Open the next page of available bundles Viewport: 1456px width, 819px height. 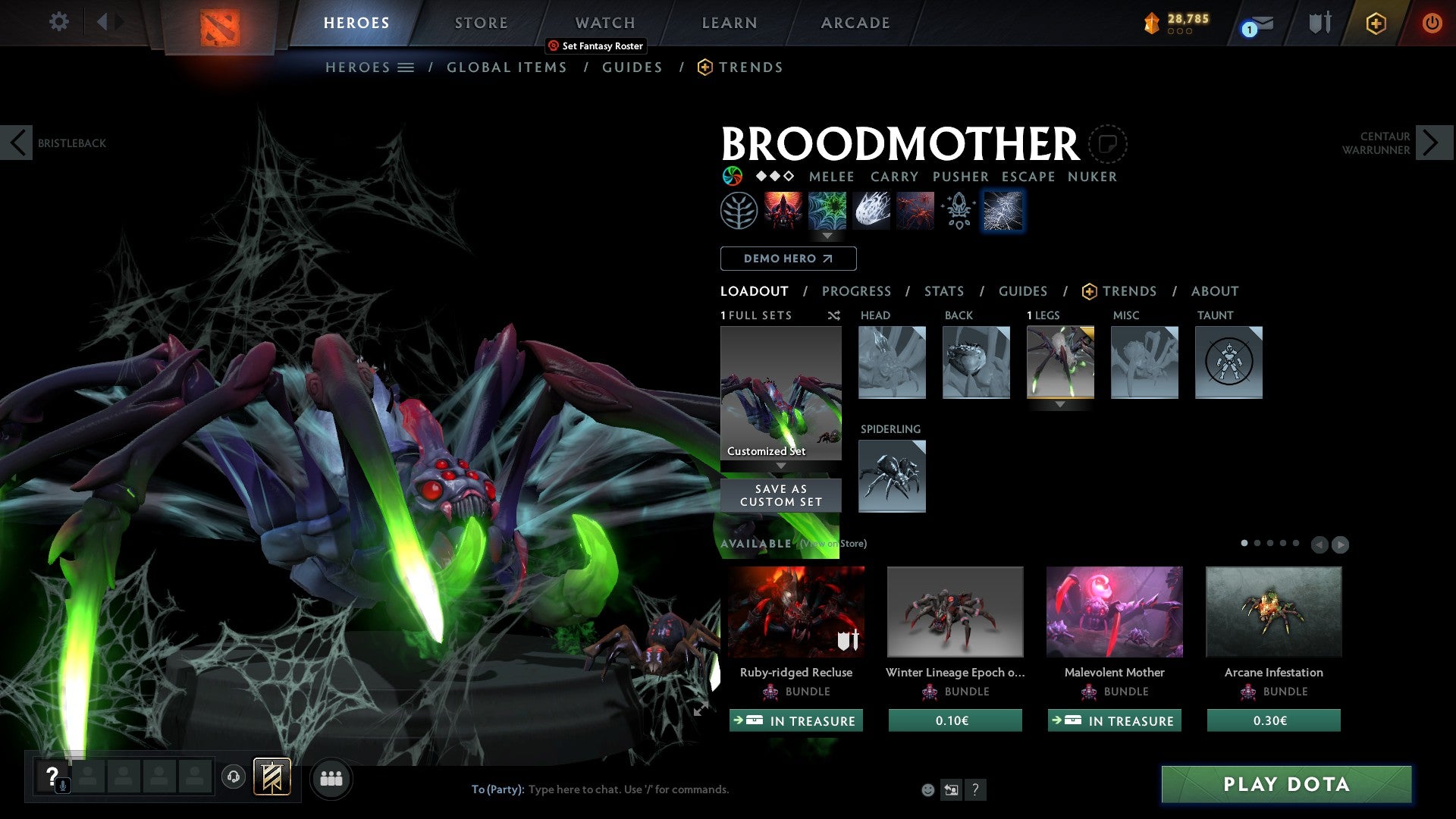click(x=1341, y=544)
